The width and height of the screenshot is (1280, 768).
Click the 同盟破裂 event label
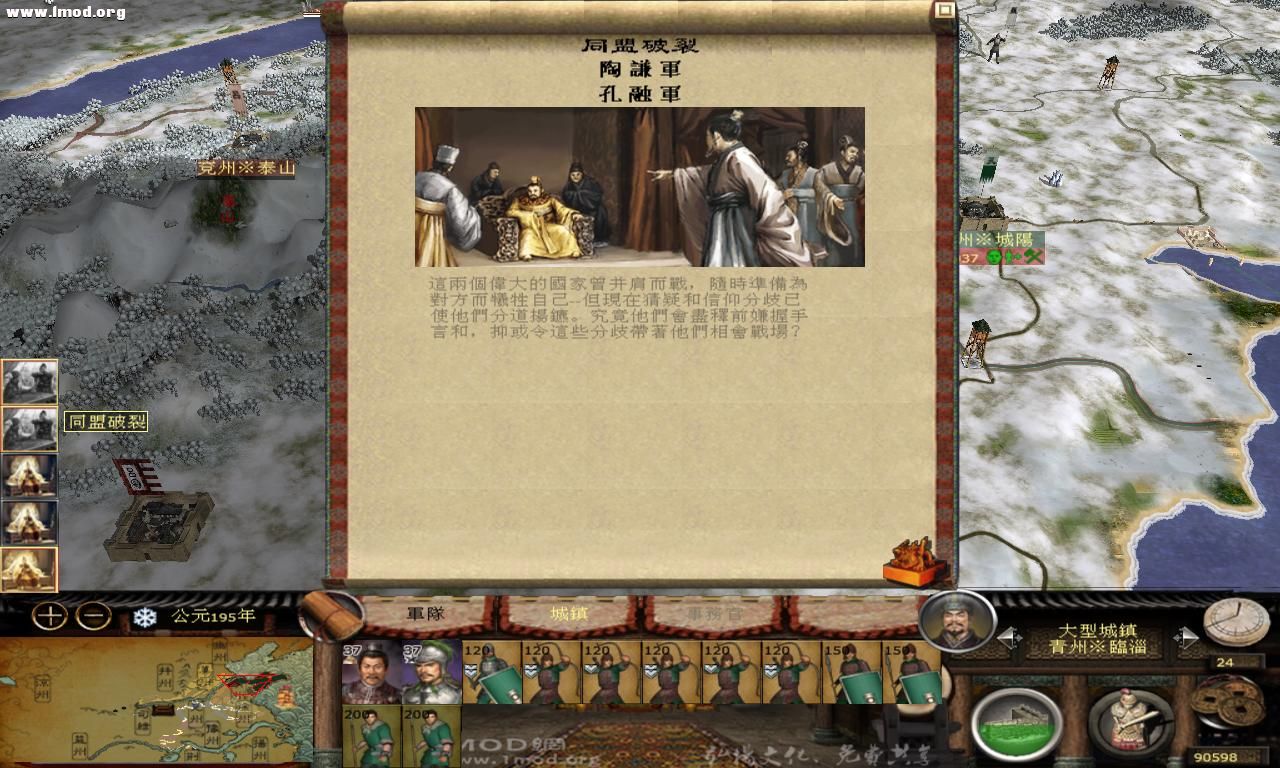tap(105, 422)
